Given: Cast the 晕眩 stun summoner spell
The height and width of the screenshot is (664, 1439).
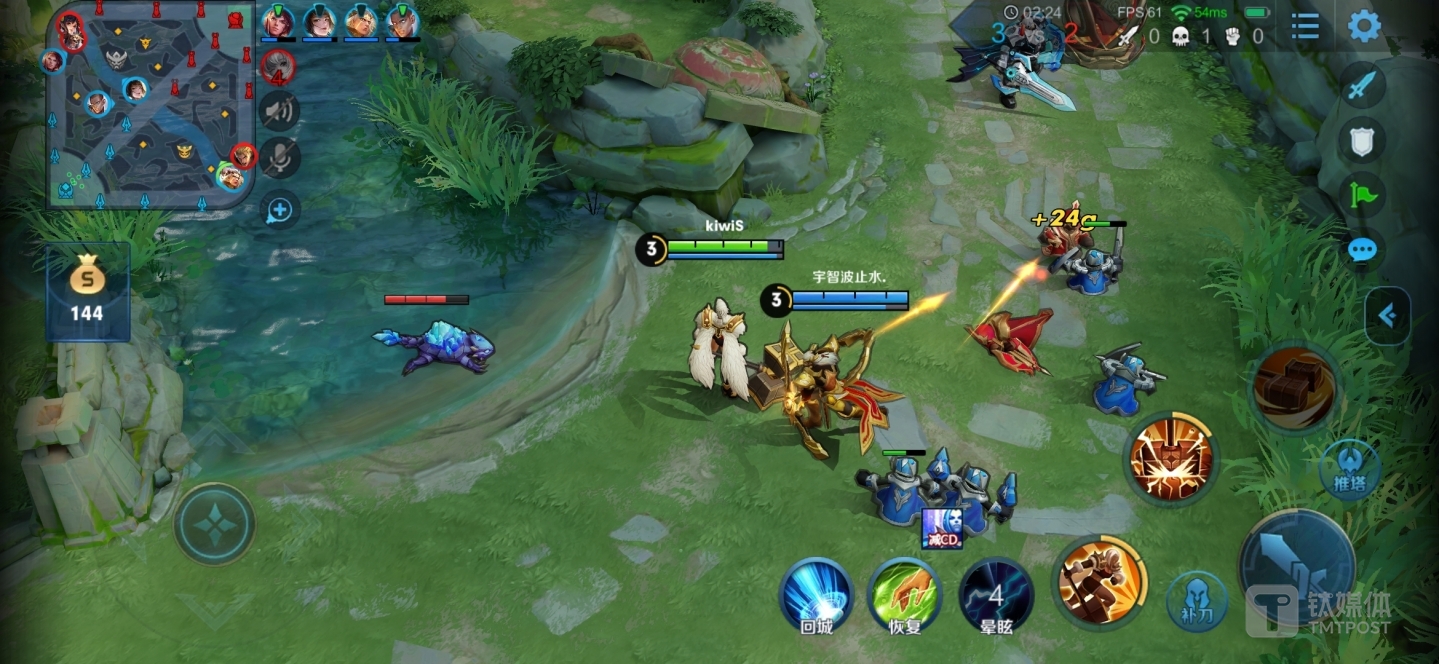Looking at the screenshot, I should point(995,596).
